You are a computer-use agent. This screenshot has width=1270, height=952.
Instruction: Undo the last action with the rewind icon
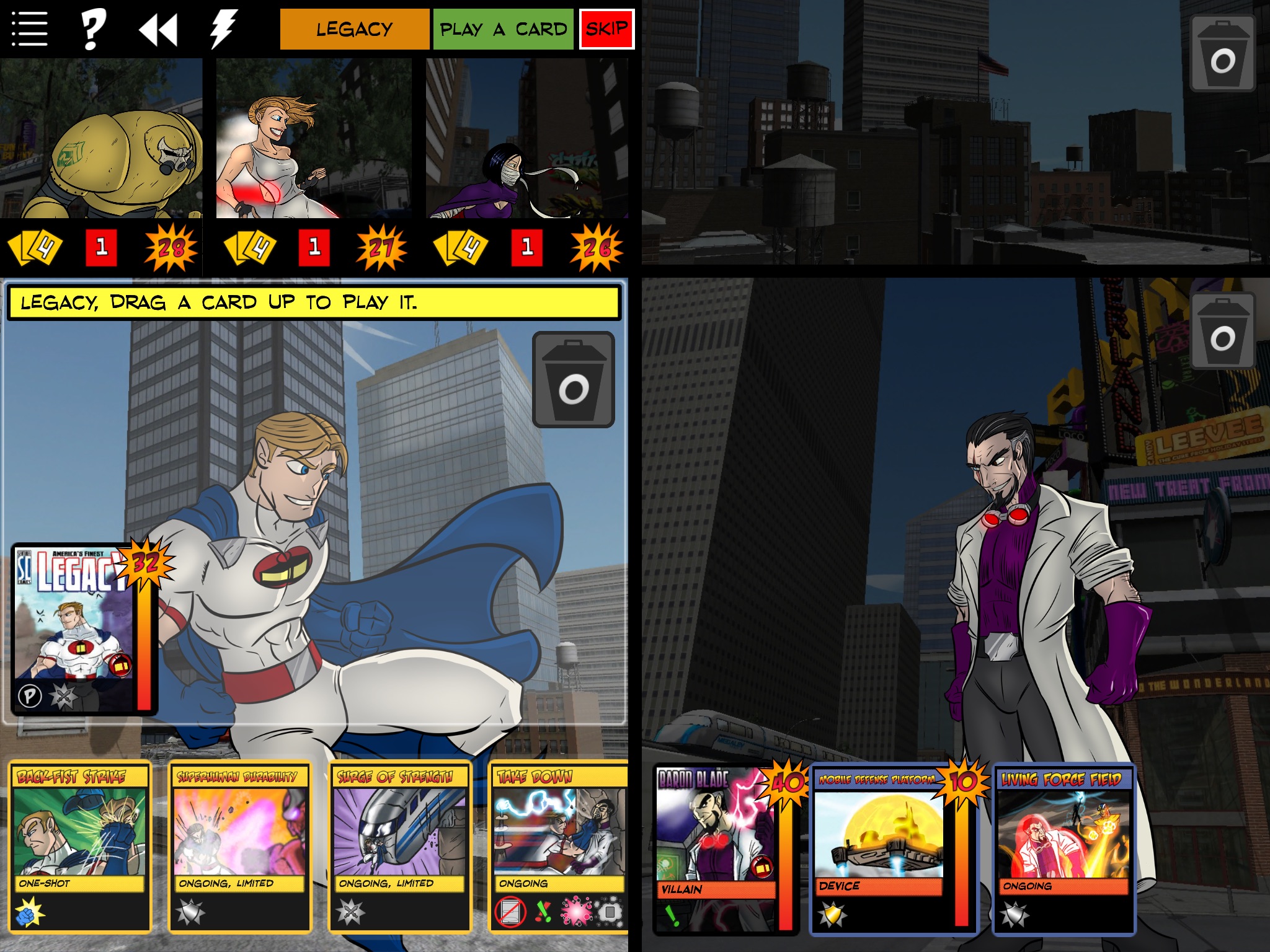160,28
